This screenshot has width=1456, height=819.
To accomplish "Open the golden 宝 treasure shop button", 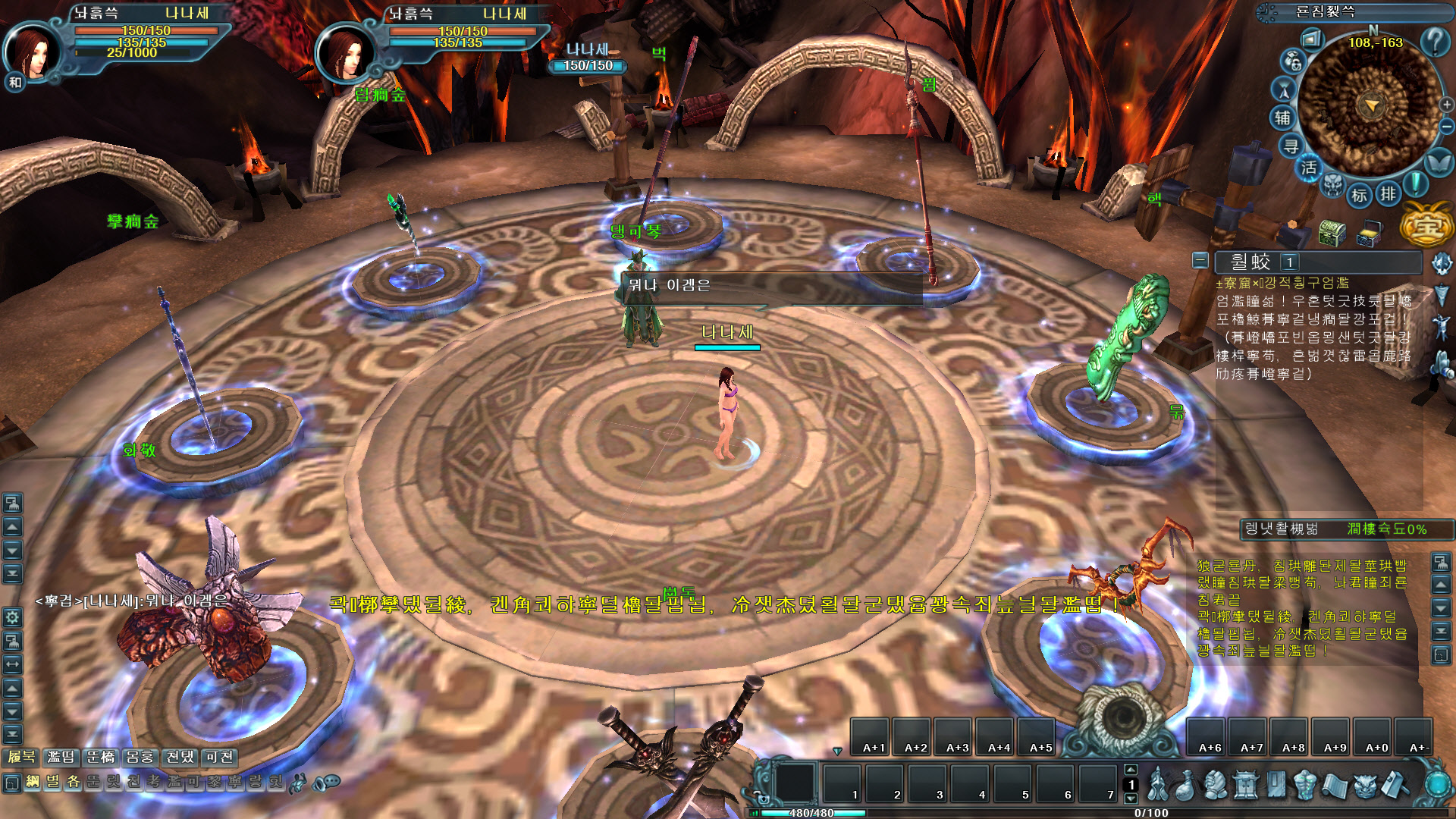I will pyautogui.click(x=1426, y=226).
